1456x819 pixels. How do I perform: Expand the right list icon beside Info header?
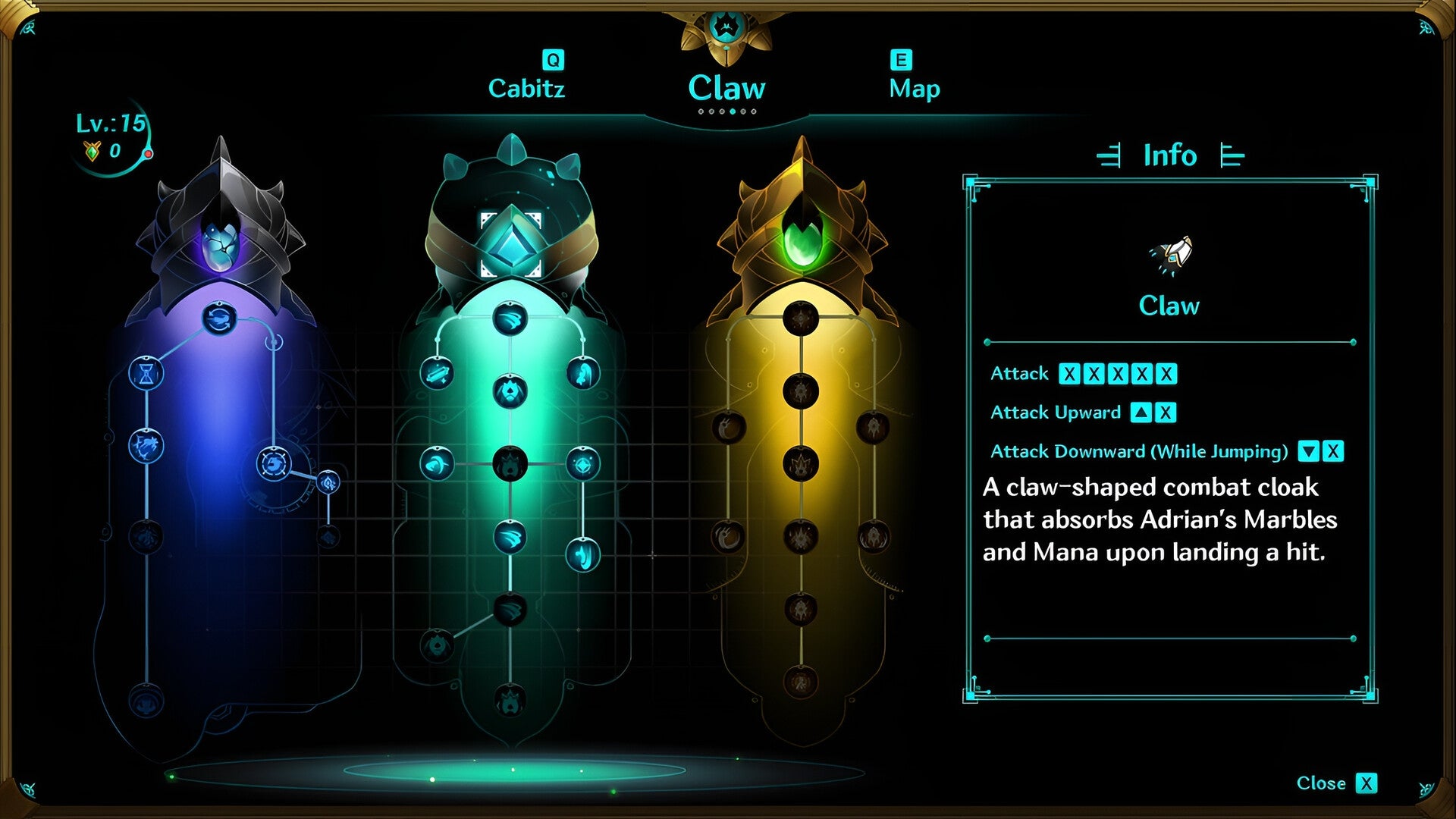click(x=1230, y=156)
